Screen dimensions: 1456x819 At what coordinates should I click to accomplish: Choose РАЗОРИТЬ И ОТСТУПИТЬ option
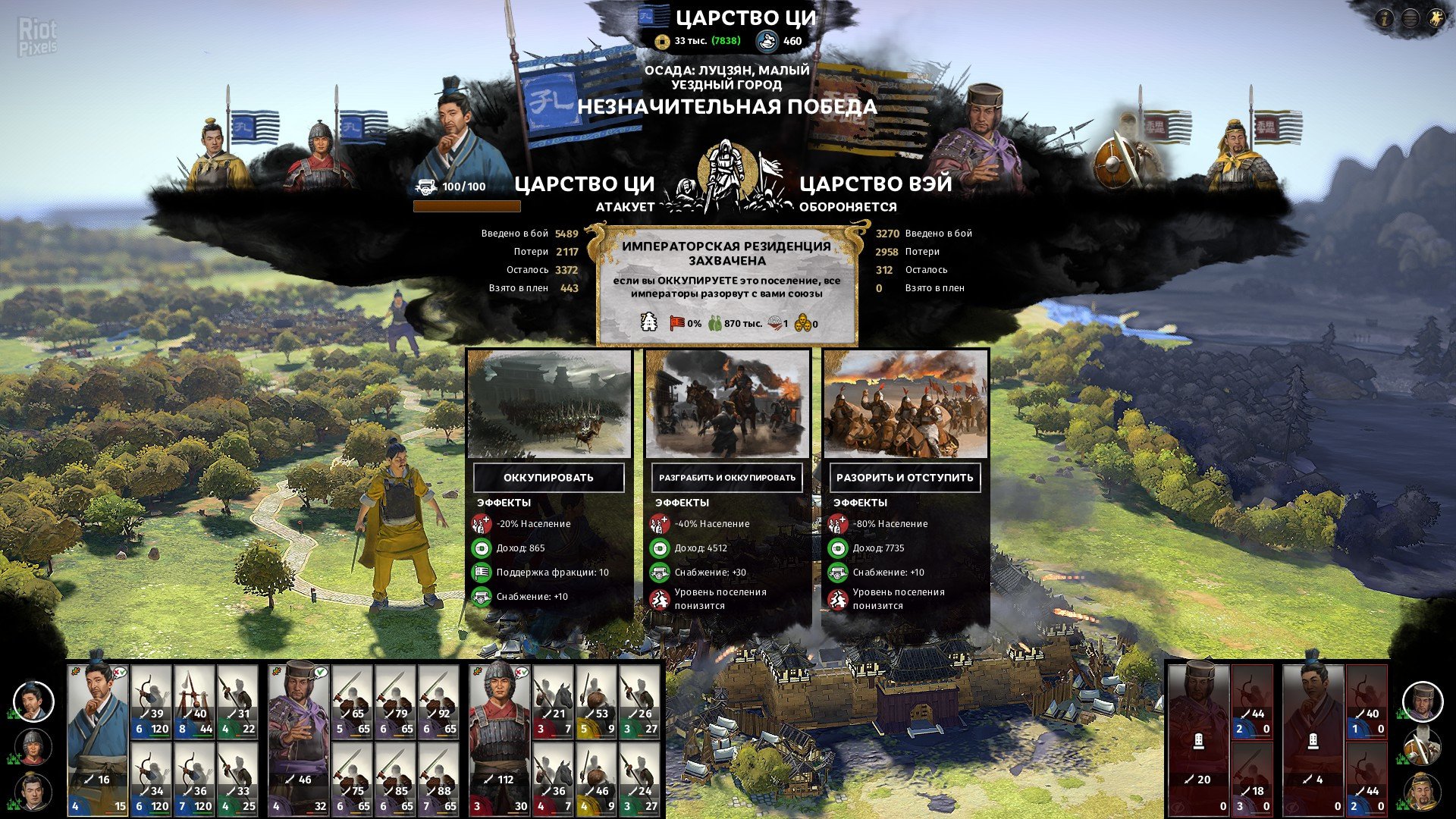pos(904,478)
